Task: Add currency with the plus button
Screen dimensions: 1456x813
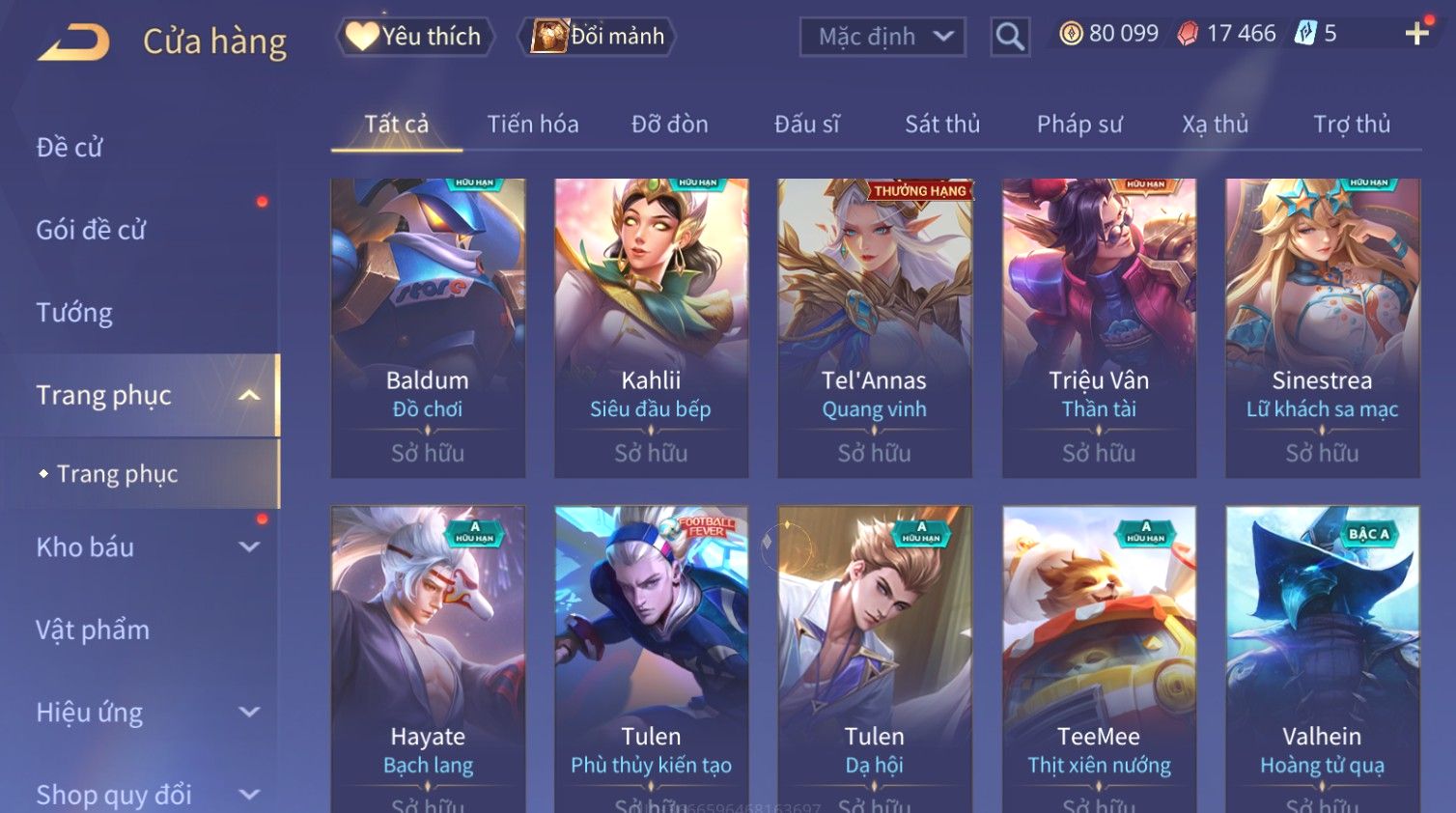Action: (1416, 35)
